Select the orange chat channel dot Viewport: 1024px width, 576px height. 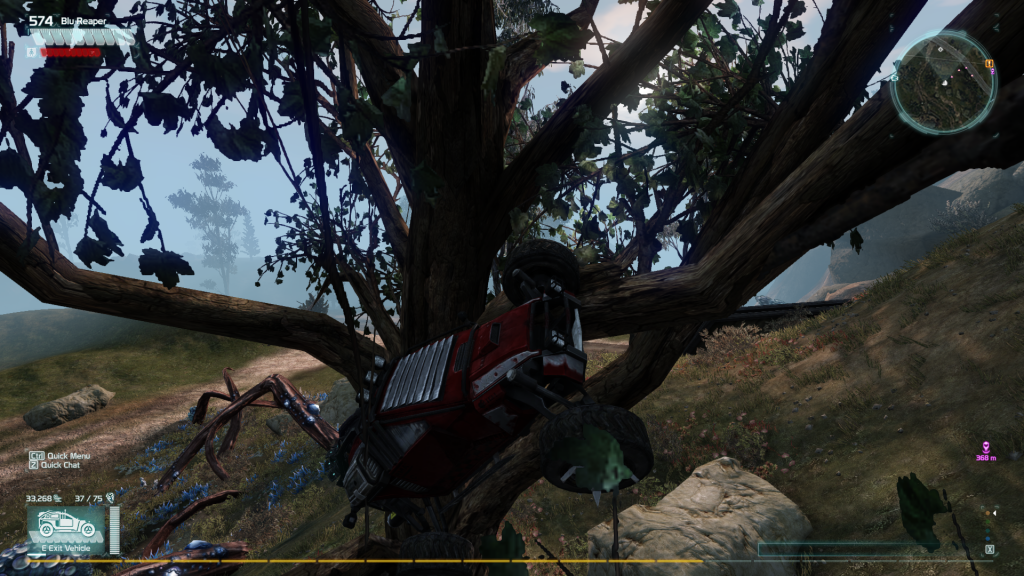(x=988, y=513)
